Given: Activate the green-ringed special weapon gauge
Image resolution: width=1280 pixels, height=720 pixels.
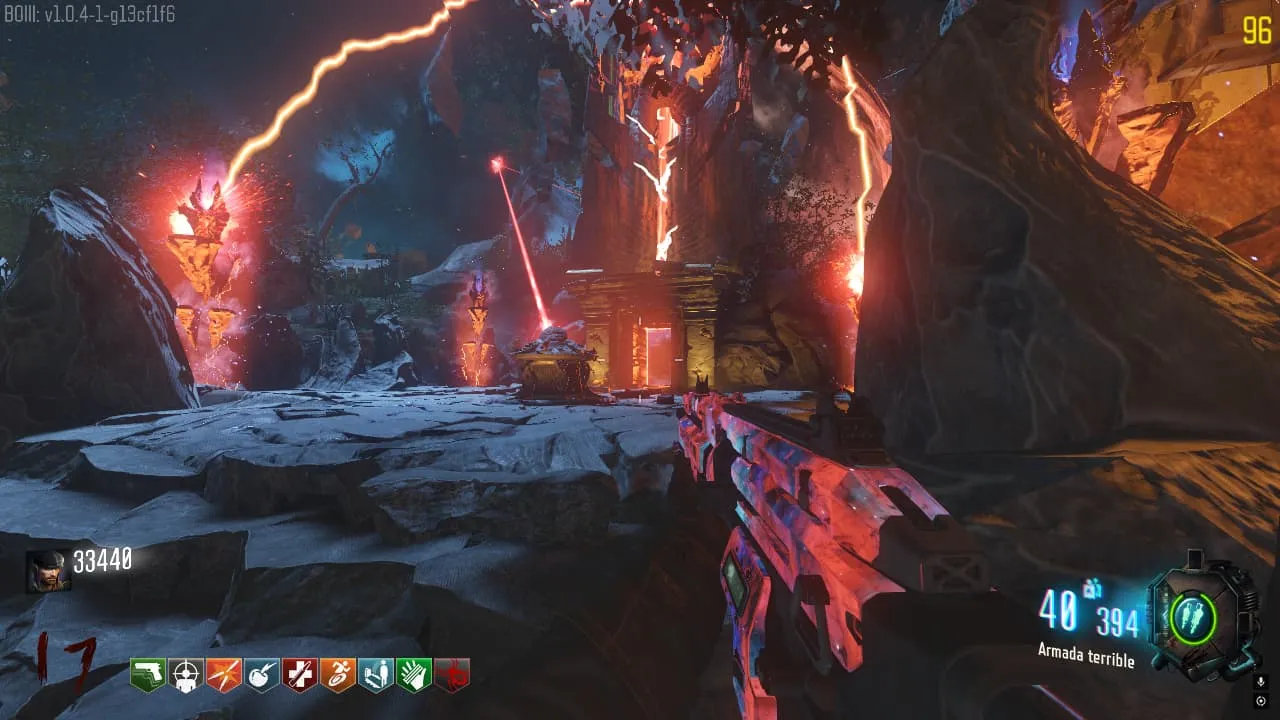Looking at the screenshot, I should [x=1192, y=617].
